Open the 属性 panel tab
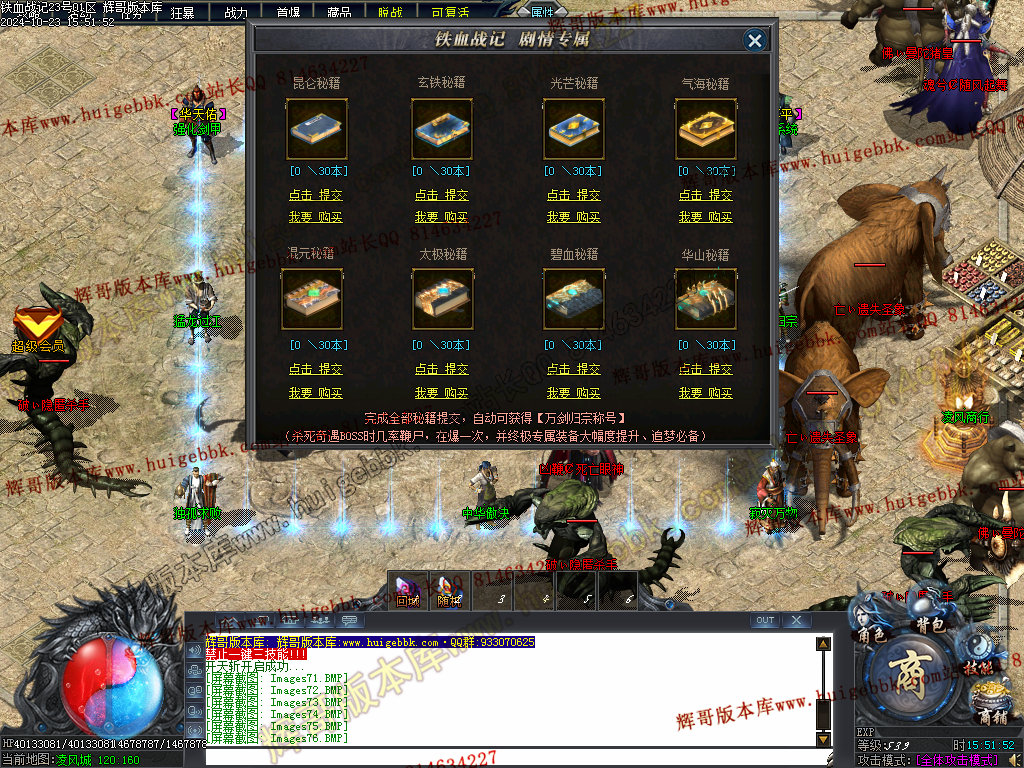 (x=542, y=12)
